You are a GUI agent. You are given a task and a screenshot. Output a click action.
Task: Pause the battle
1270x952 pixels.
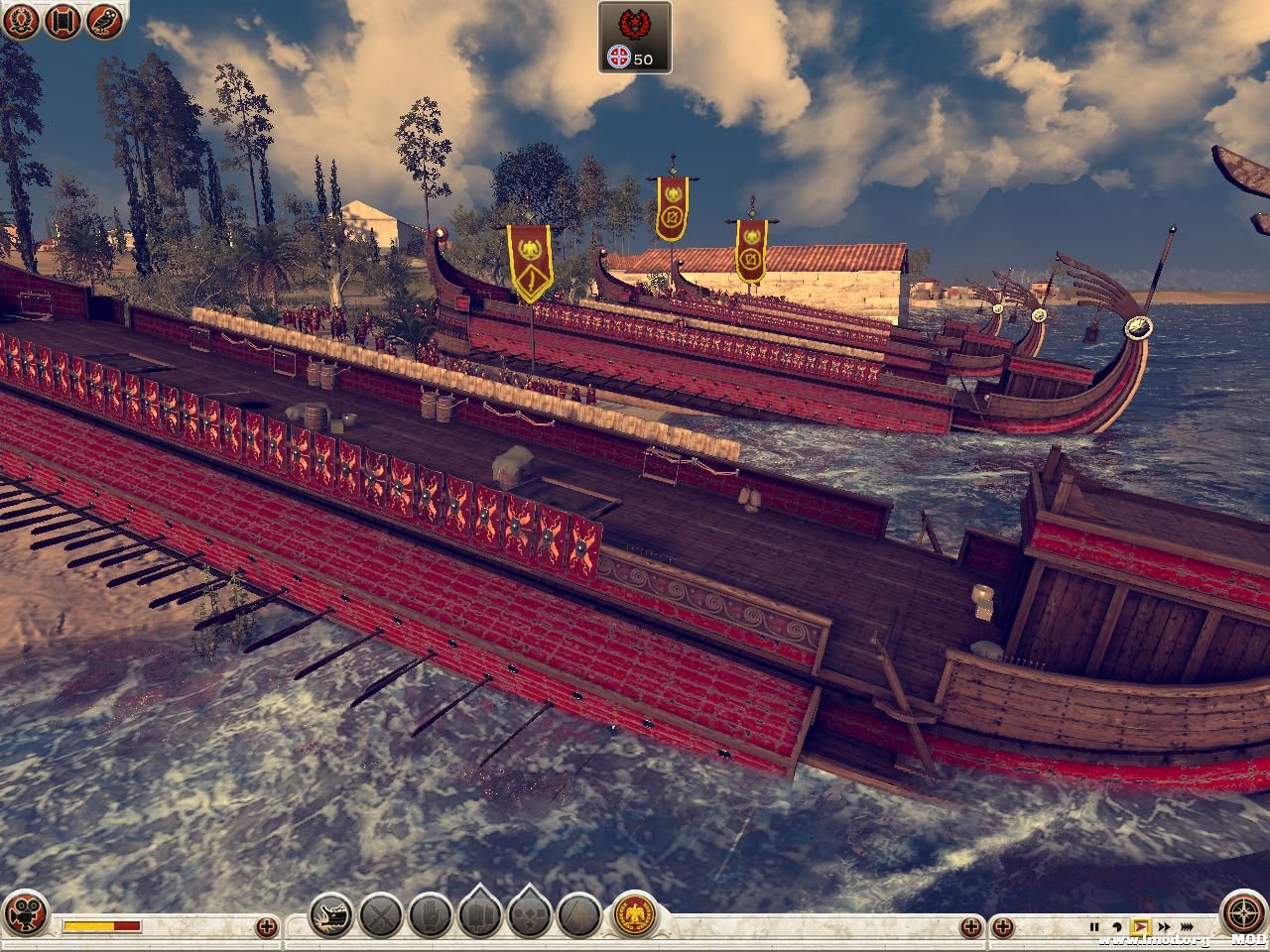click(1095, 927)
